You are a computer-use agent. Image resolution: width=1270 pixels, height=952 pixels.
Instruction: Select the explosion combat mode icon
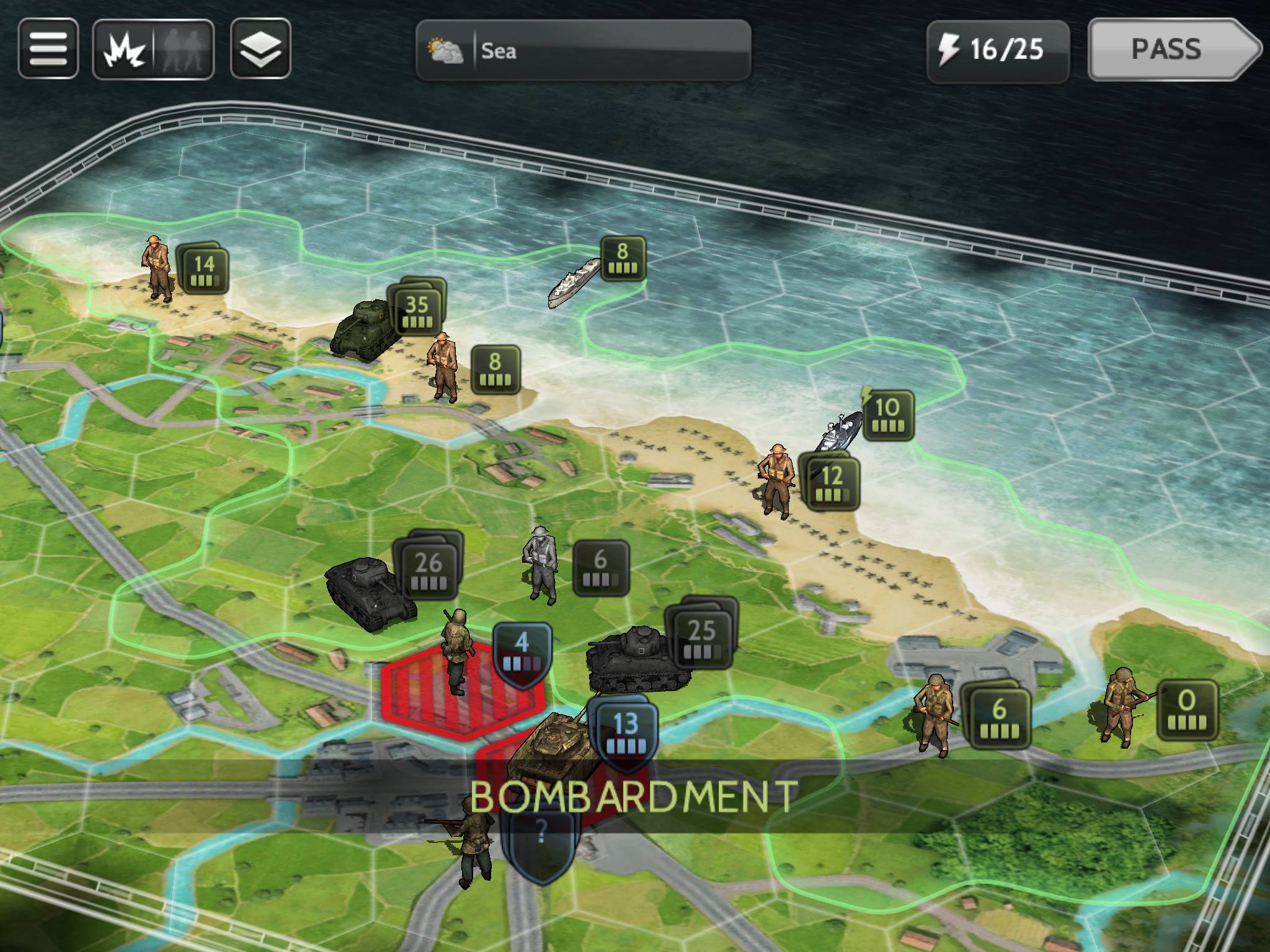click(123, 50)
